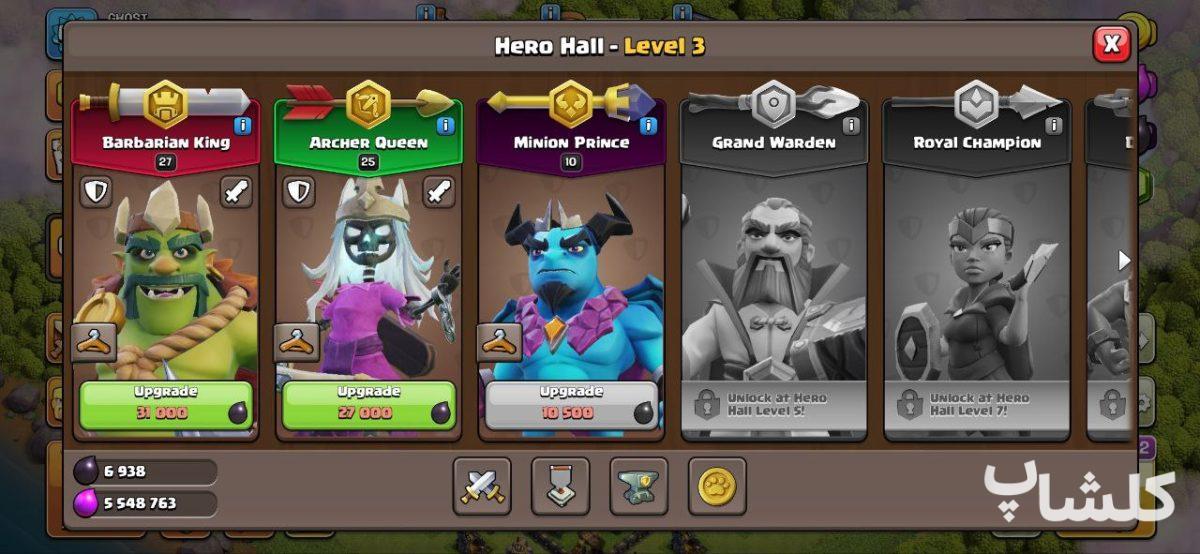This screenshot has width=1200, height=554.
Task: Open Barbarian King info
Action: [242, 125]
